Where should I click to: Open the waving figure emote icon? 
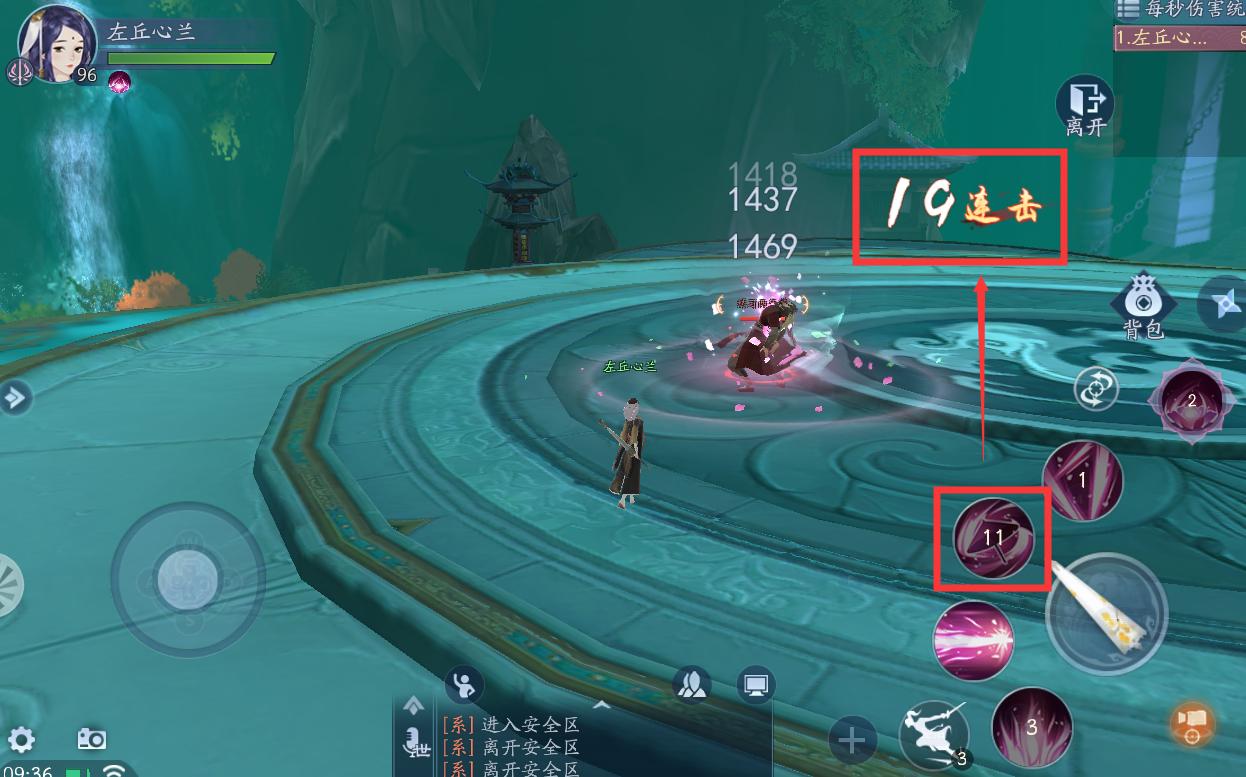(x=463, y=685)
